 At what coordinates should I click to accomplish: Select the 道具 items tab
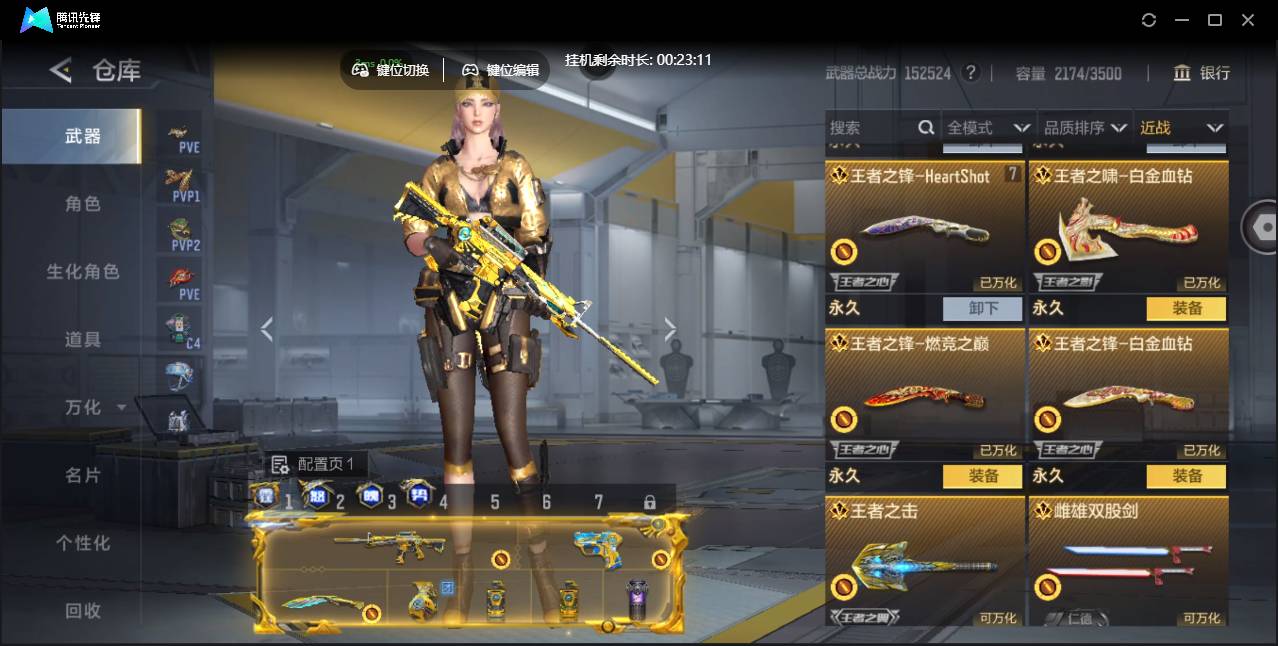[x=83, y=340]
